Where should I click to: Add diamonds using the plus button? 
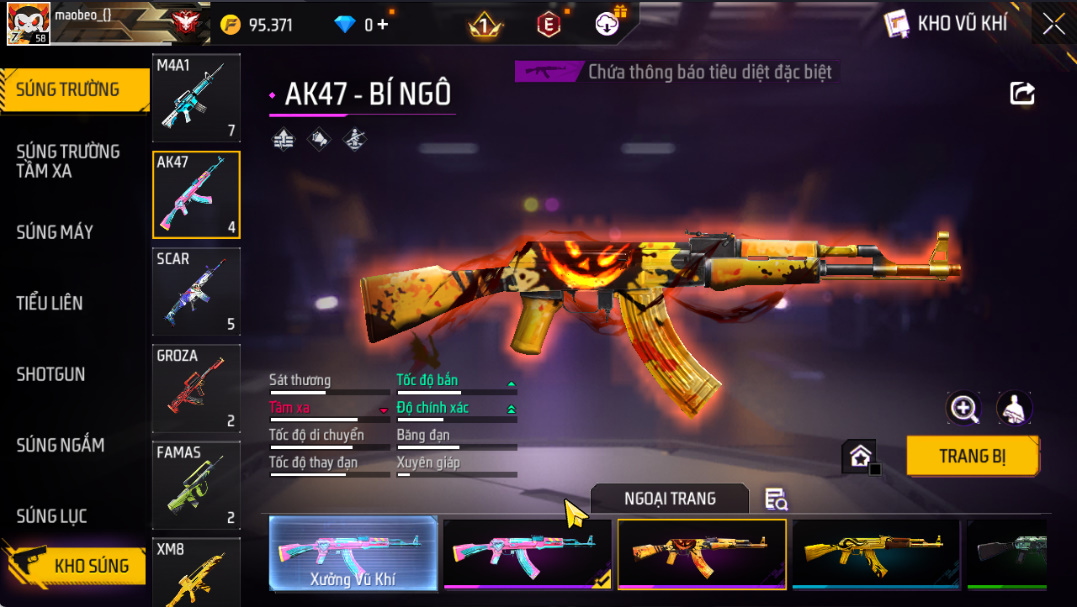click(382, 25)
